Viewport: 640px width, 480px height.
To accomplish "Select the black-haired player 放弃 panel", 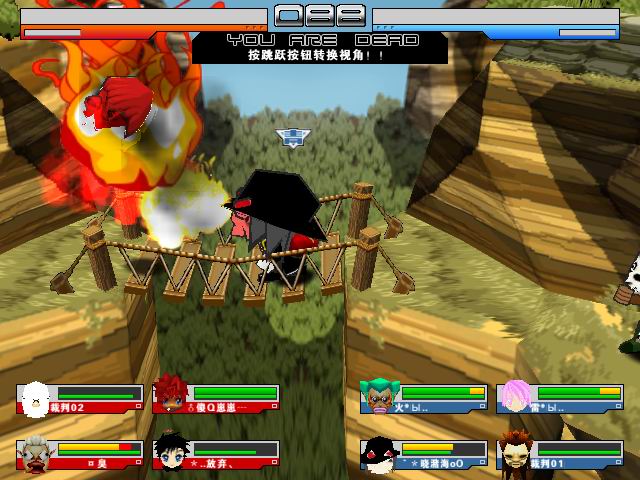I will click(x=216, y=454).
